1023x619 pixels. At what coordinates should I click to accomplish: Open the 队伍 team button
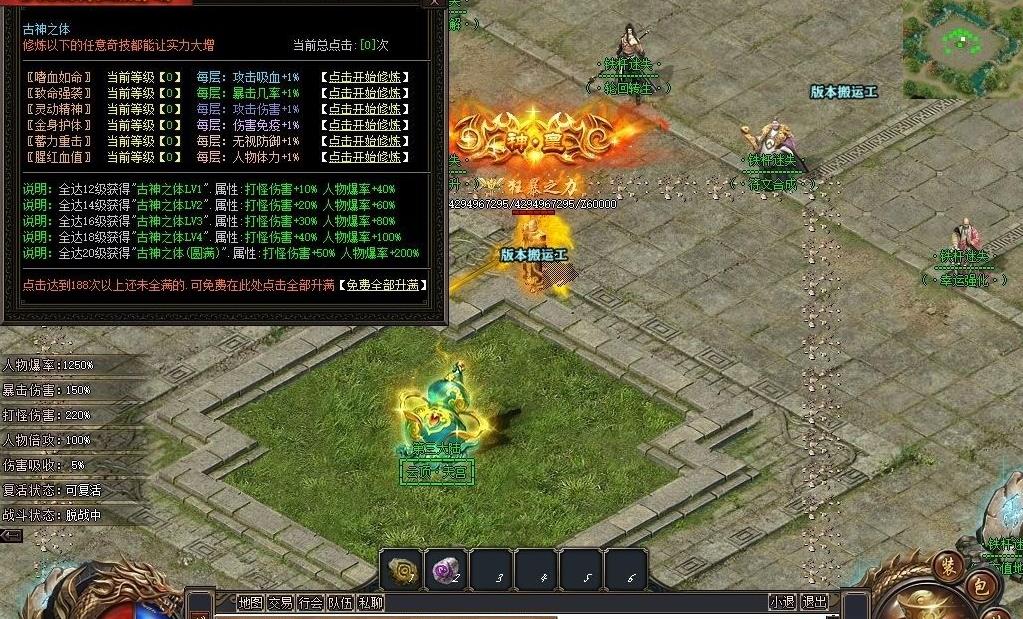point(340,602)
